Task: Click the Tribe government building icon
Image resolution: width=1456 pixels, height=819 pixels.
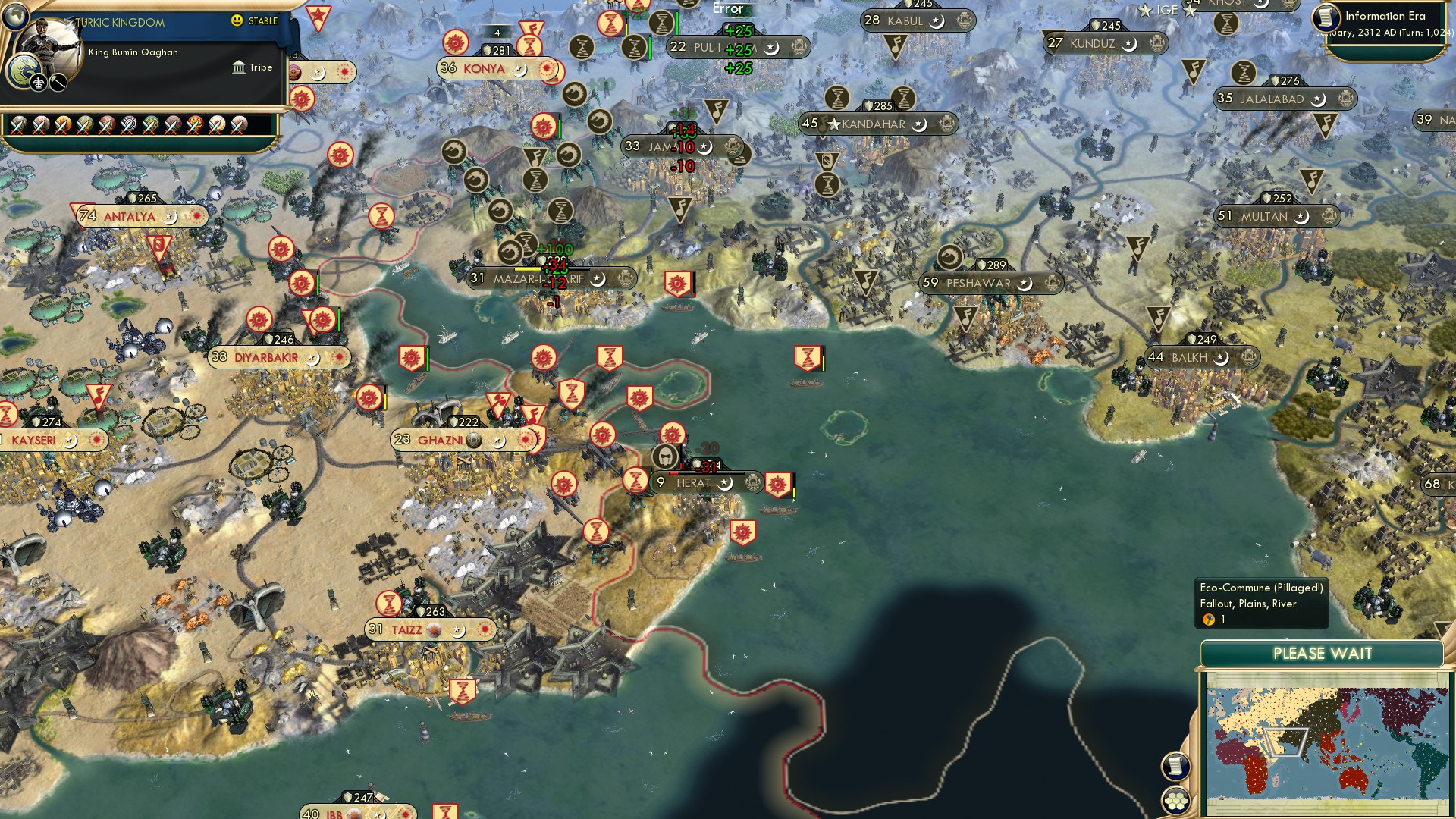Action: (x=239, y=67)
